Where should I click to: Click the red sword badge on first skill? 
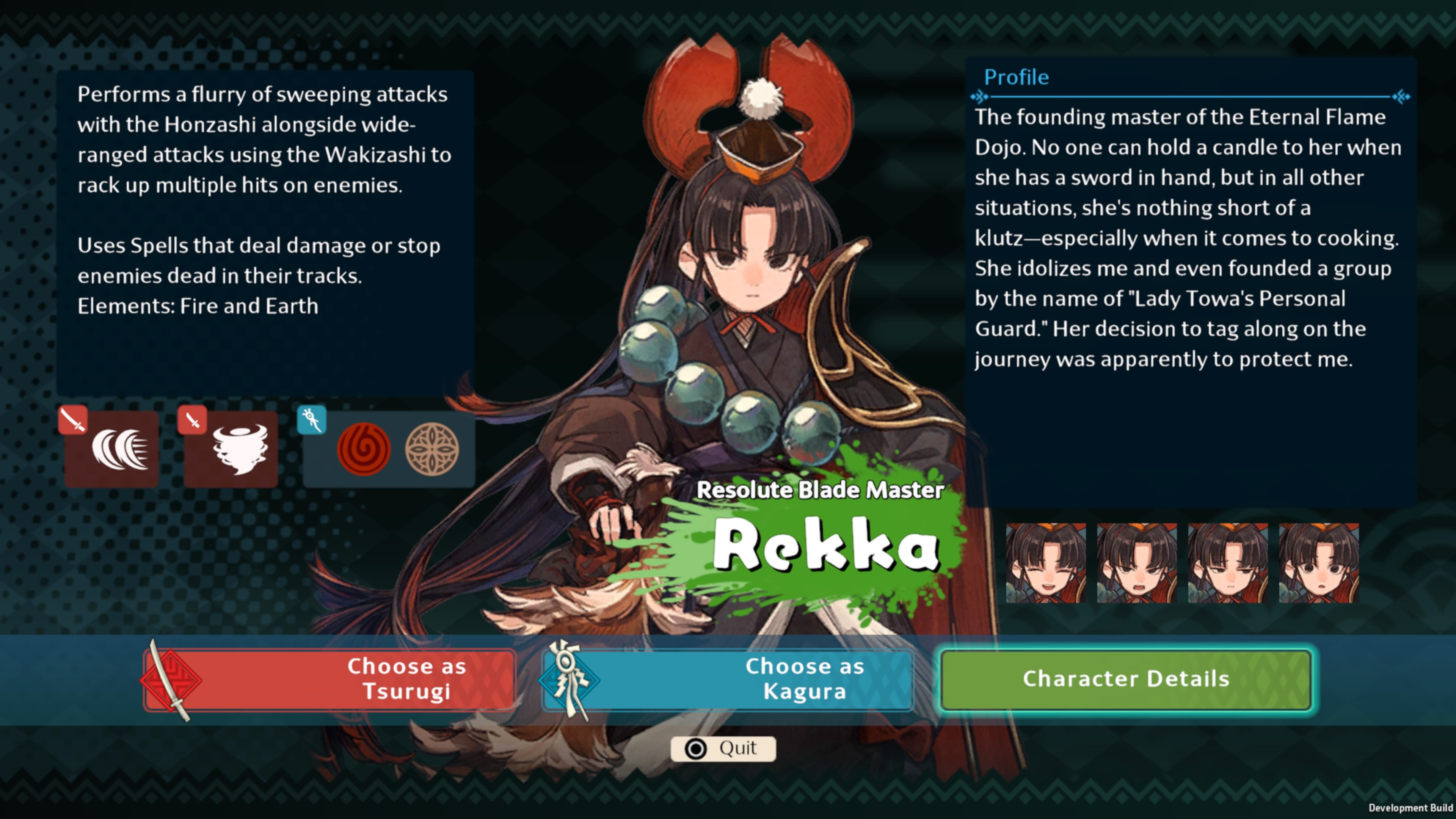[x=73, y=419]
